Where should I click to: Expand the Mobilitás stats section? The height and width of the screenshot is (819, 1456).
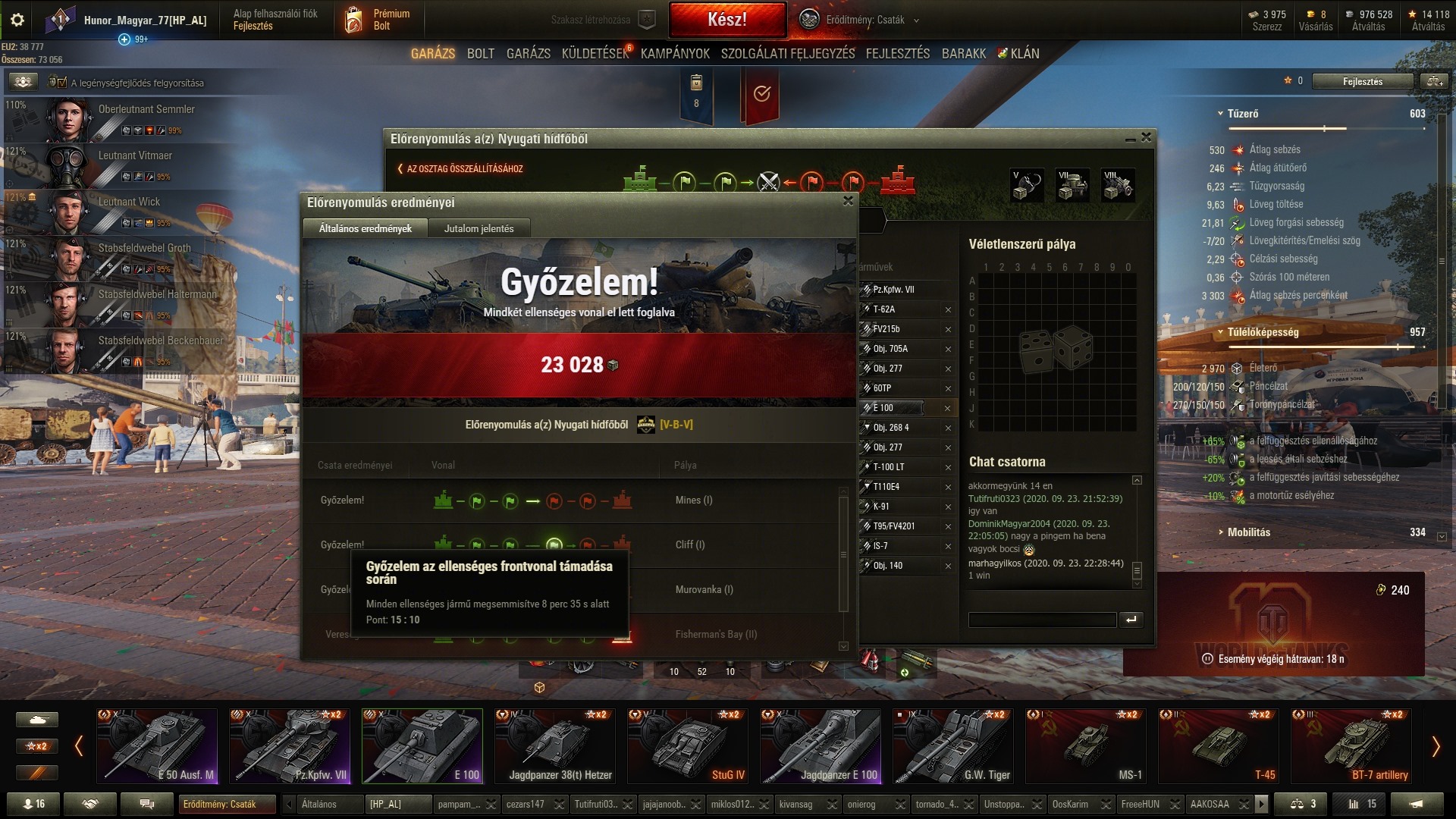tap(1248, 532)
